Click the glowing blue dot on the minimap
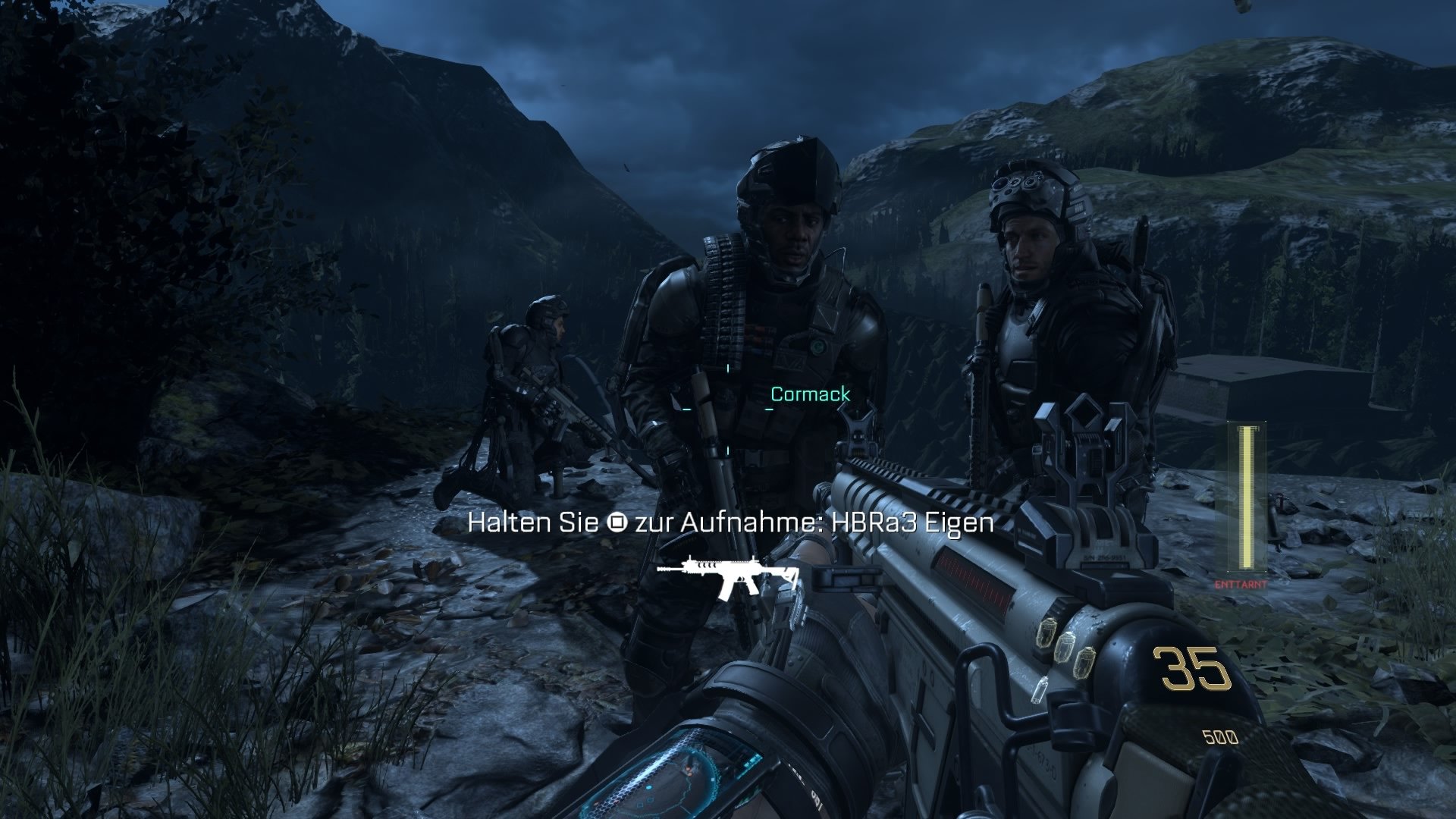This screenshot has width=1456, height=819. tap(649, 788)
